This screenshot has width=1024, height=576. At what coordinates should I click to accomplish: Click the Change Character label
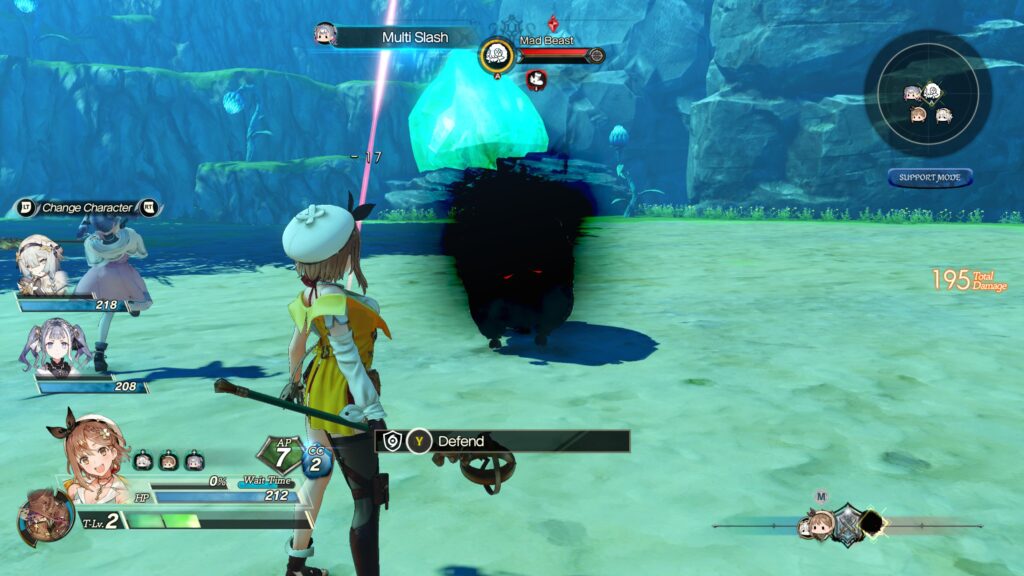click(x=87, y=208)
